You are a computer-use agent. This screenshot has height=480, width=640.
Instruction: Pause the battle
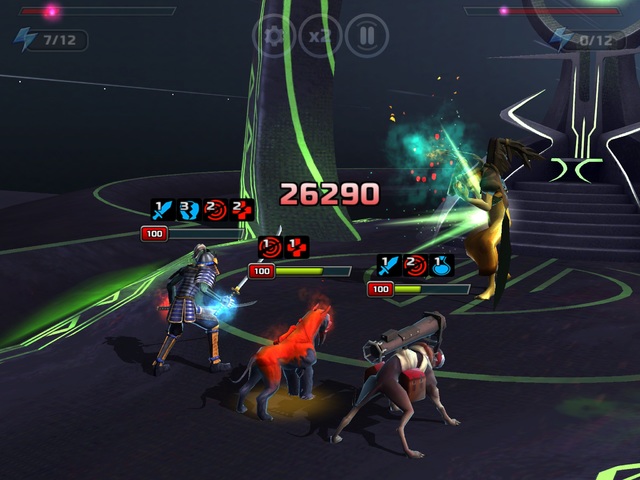click(367, 37)
